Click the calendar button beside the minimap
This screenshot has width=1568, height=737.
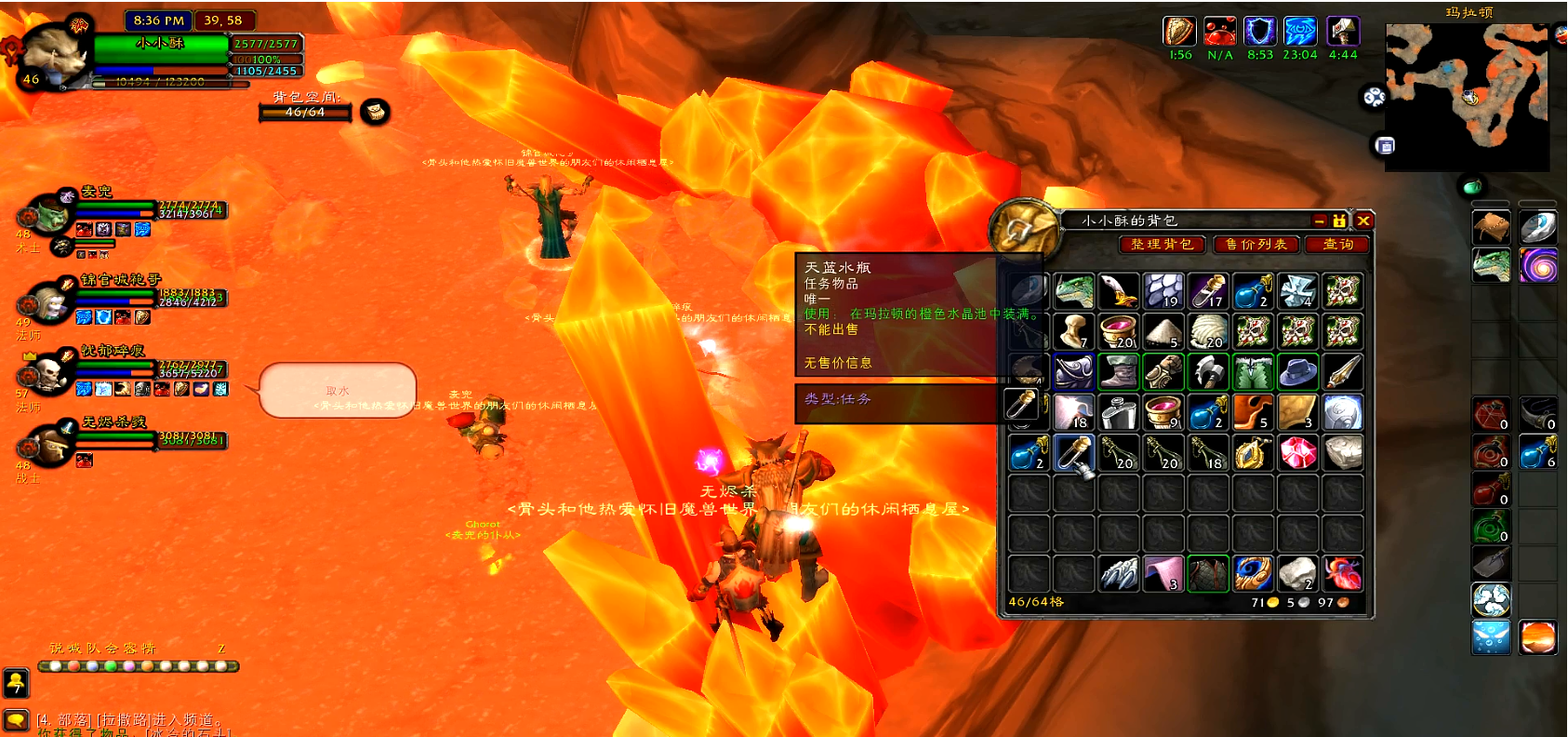tap(1385, 146)
